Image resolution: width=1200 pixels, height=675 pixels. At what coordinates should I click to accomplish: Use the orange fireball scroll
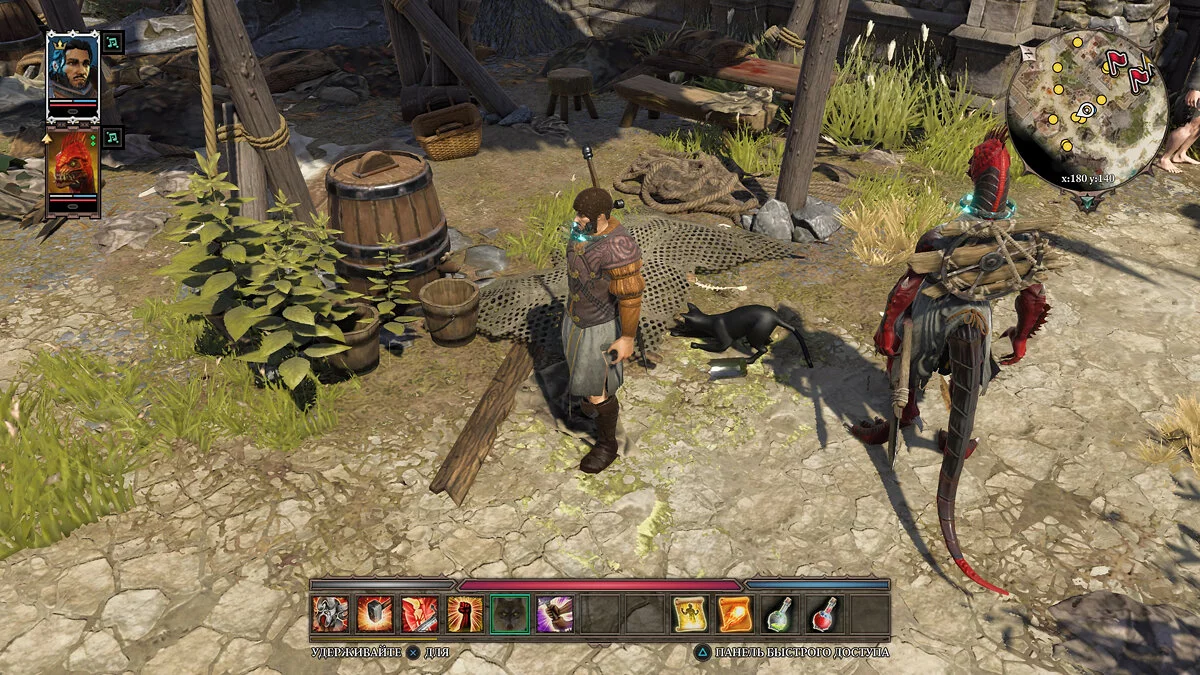tap(735, 614)
